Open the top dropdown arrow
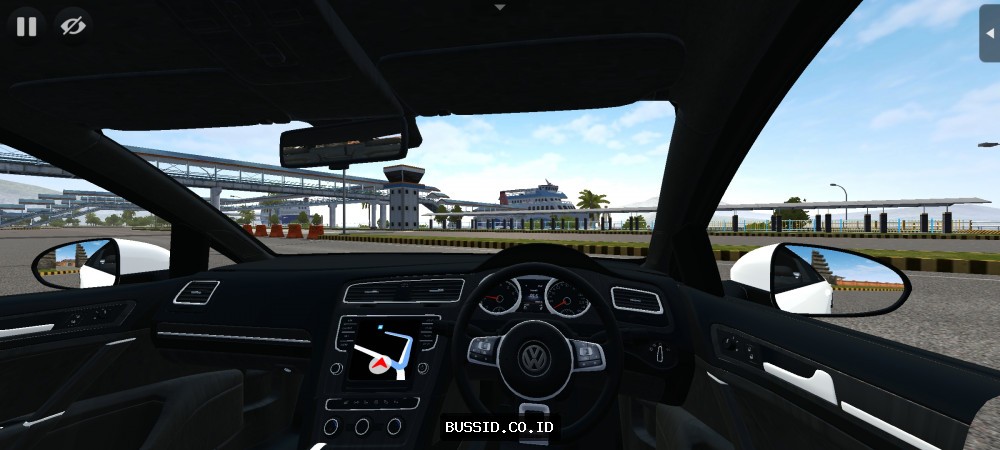Image resolution: width=1000 pixels, height=450 pixels. [500, 6]
